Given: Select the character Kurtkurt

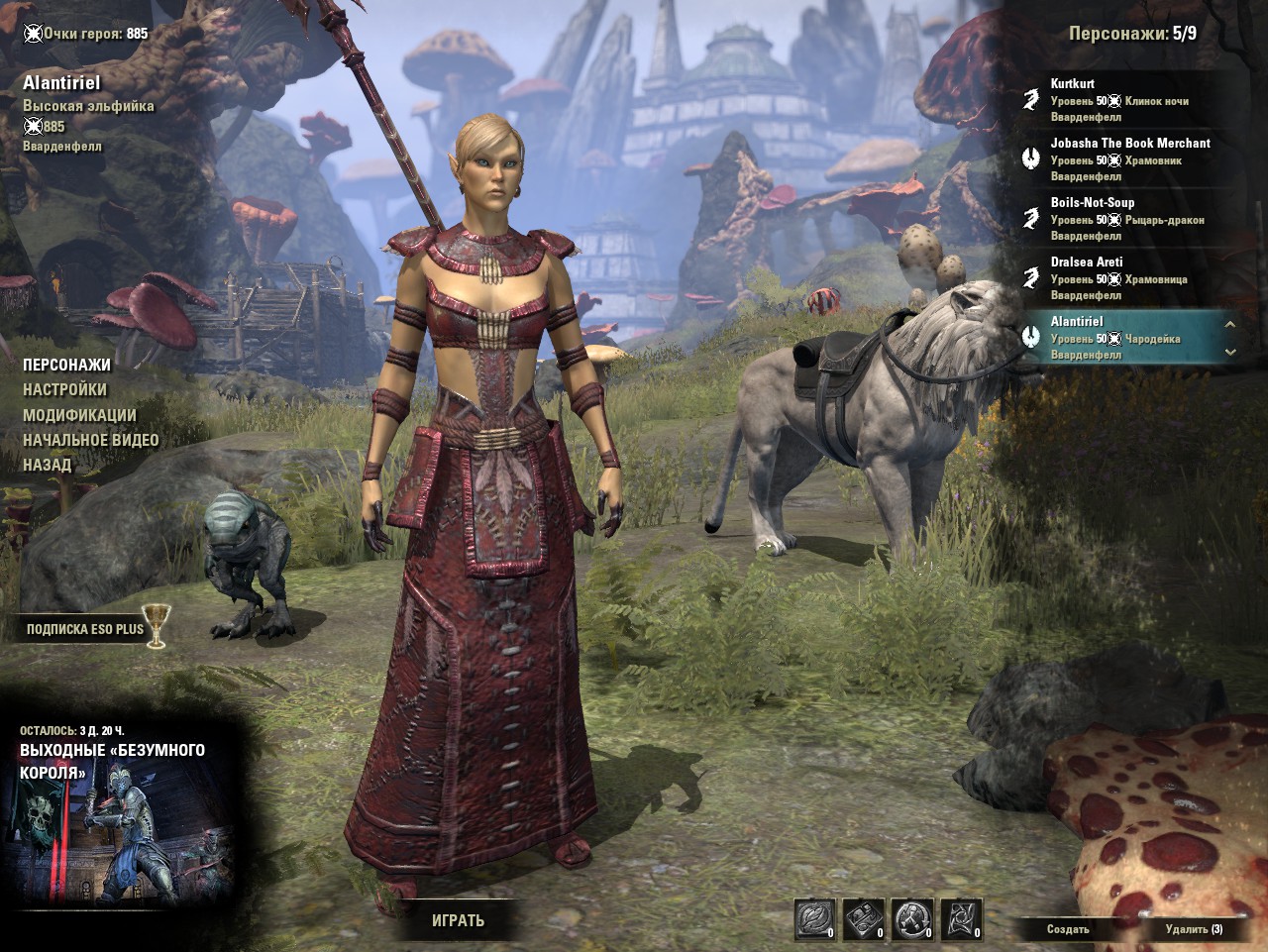Looking at the screenshot, I should click(x=1129, y=100).
